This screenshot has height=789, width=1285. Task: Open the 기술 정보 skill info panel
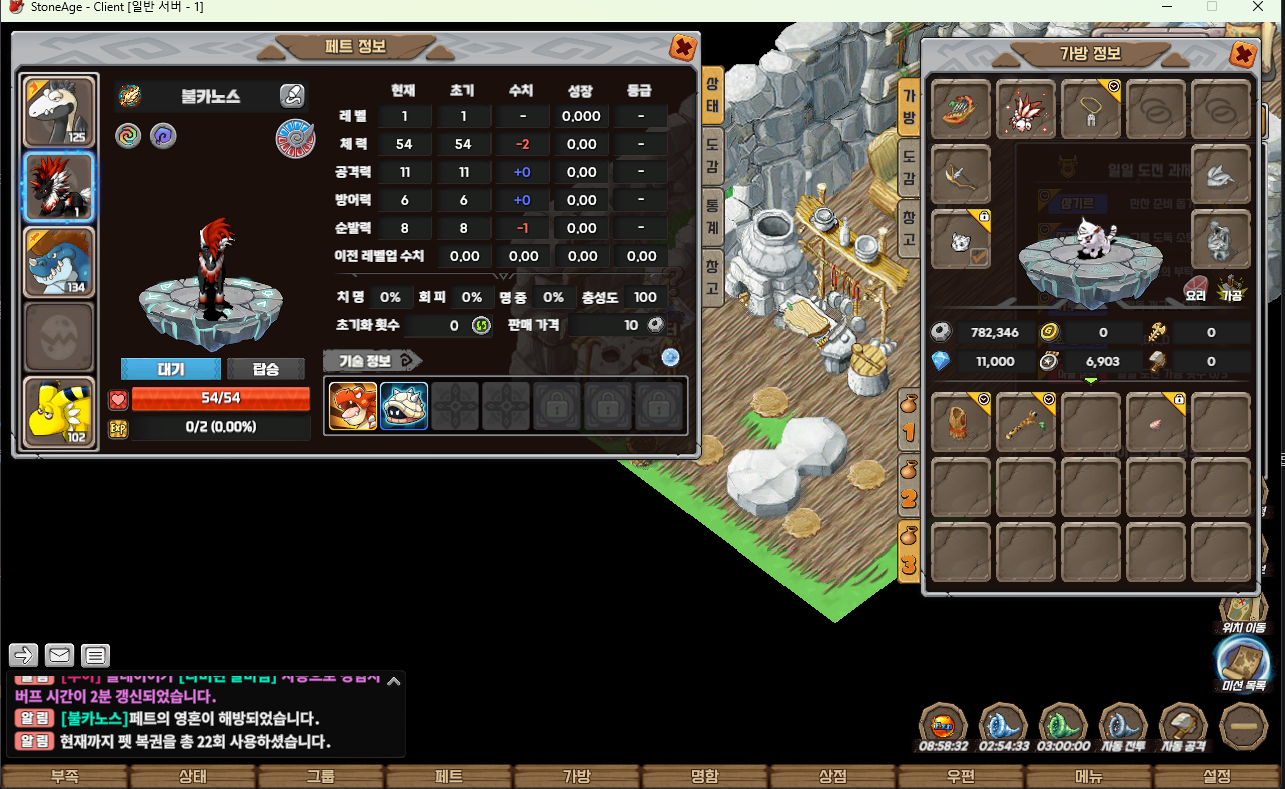tap(372, 360)
